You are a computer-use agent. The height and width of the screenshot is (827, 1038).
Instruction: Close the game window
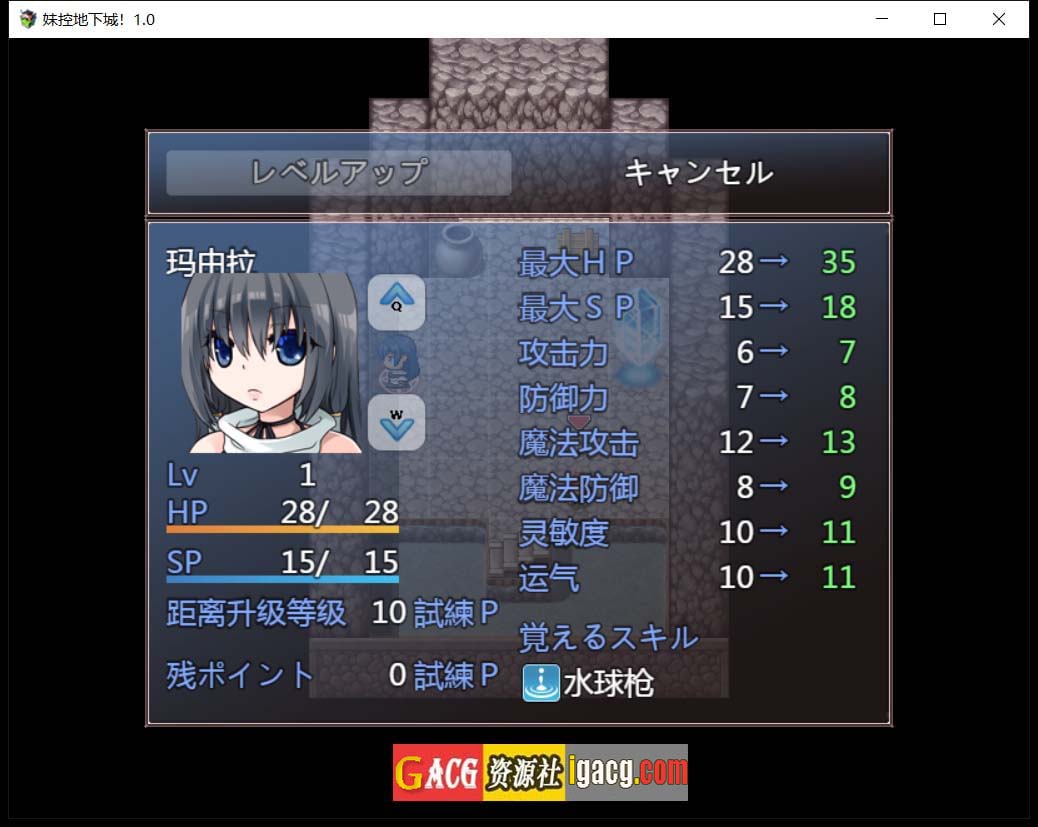tap(998, 19)
